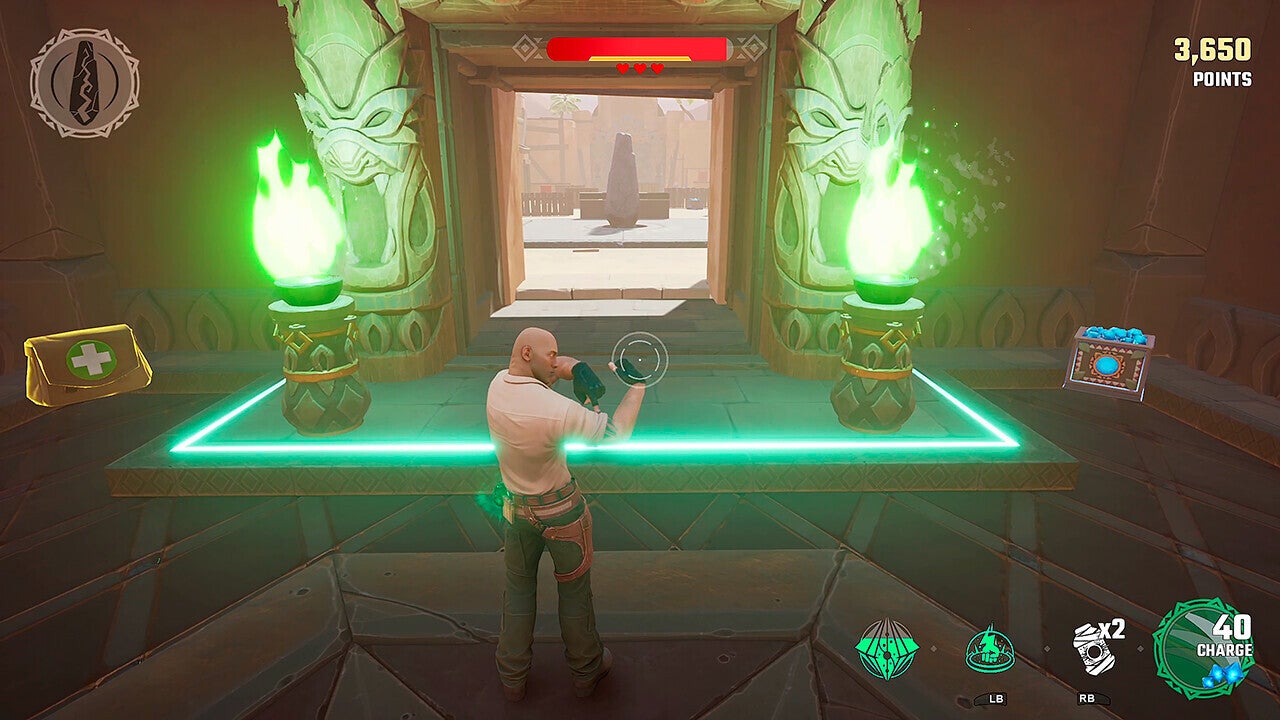Viewport: 1280px width, 720px height.
Task: Use the white wrapped gauntlet item
Action: click(1093, 649)
